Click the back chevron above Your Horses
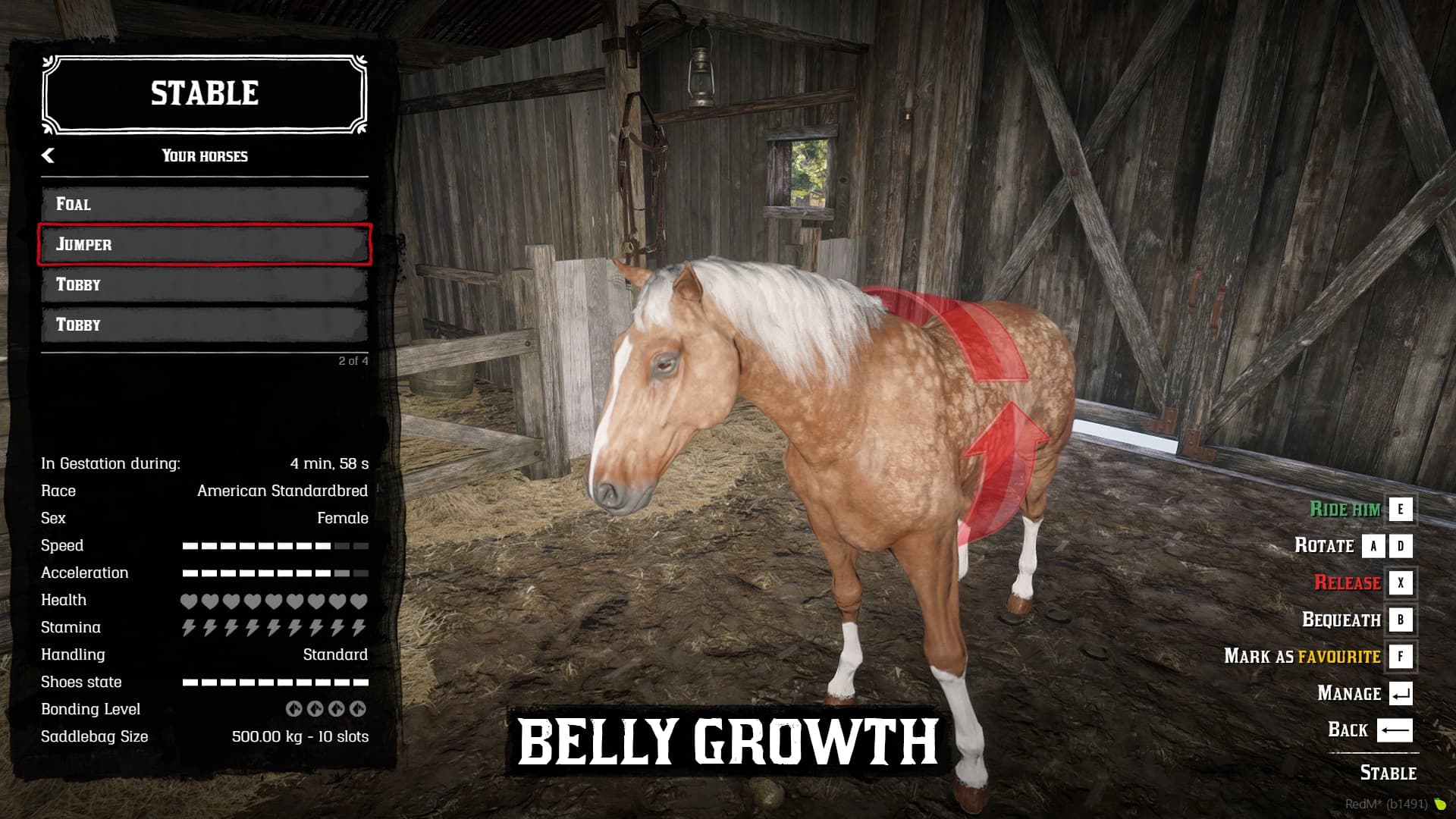The height and width of the screenshot is (819, 1456). click(x=50, y=155)
